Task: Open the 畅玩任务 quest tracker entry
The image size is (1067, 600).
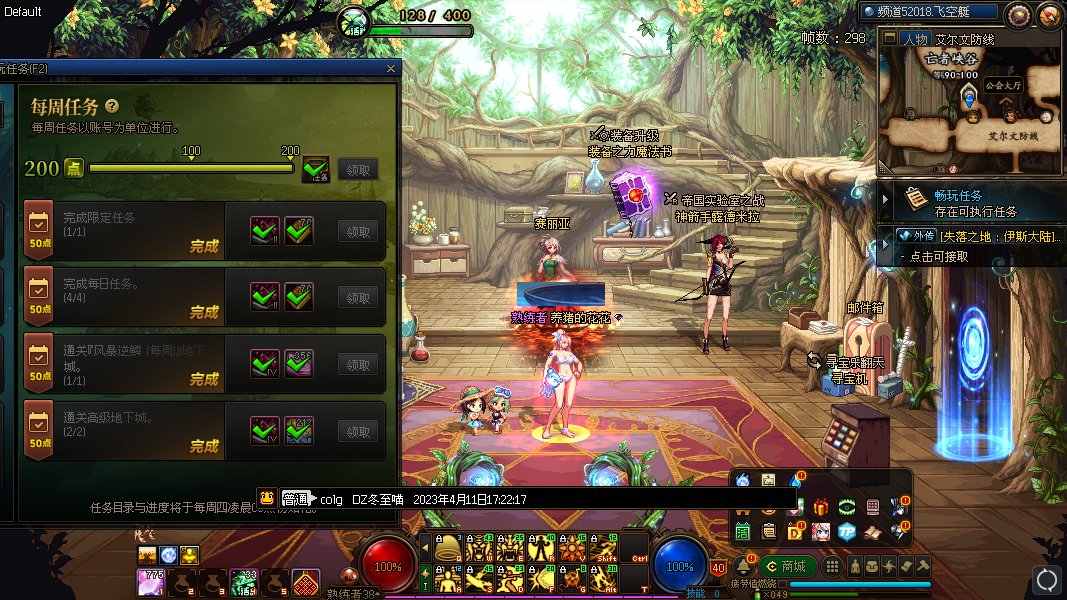Action: 960,203
